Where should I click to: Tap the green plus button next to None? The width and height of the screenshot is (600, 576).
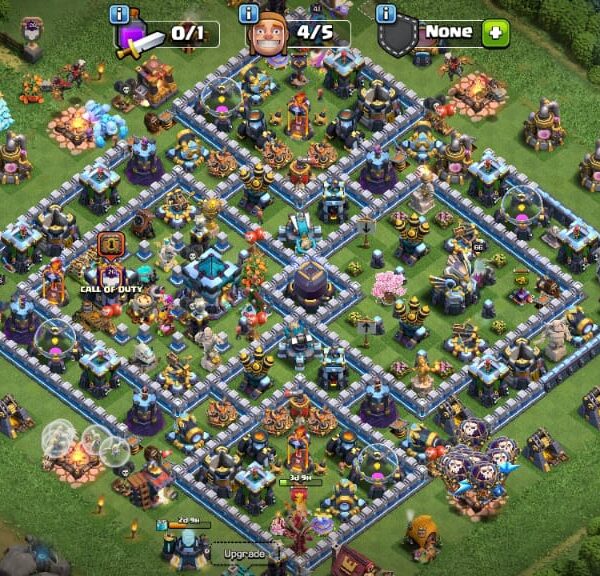(x=494, y=31)
